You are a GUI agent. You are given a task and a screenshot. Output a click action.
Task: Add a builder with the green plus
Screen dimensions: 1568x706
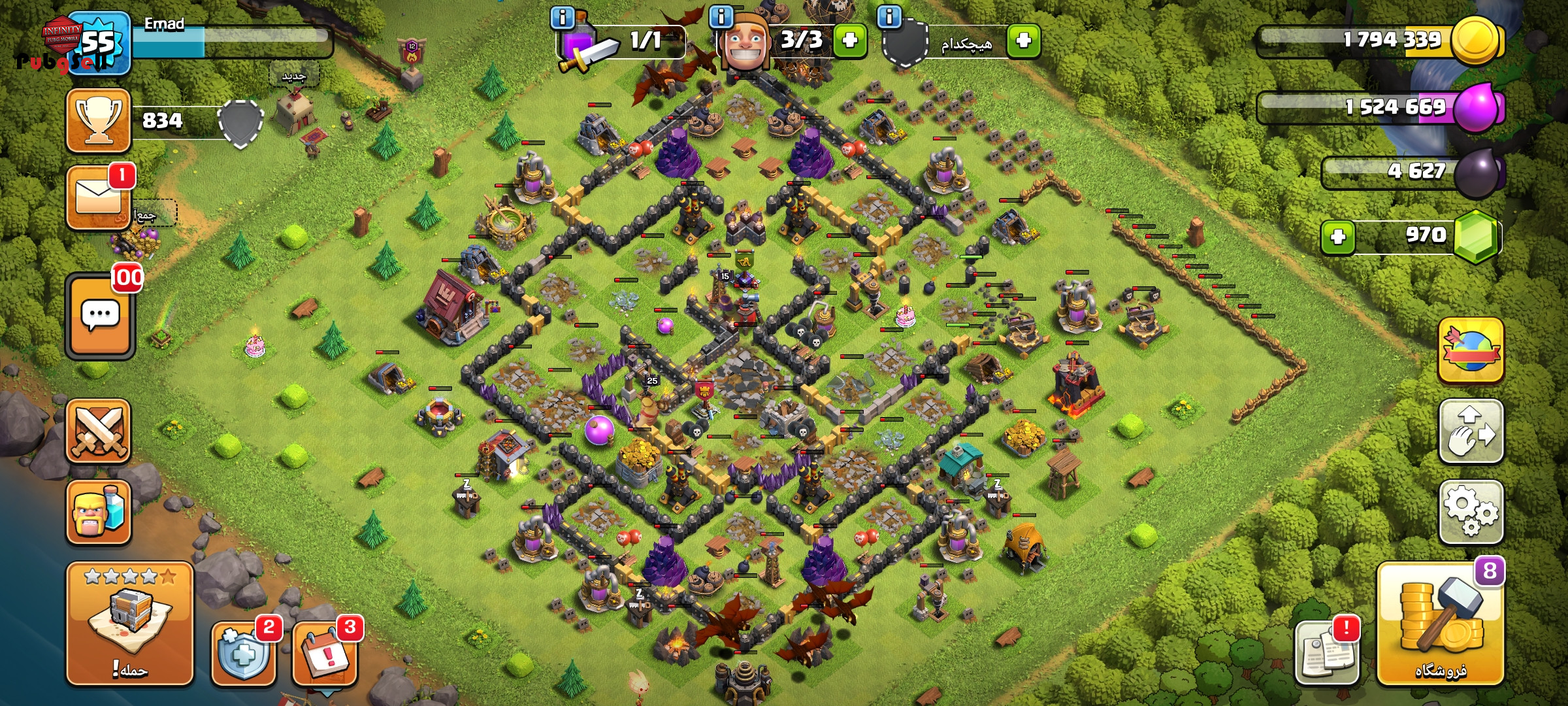[849, 41]
